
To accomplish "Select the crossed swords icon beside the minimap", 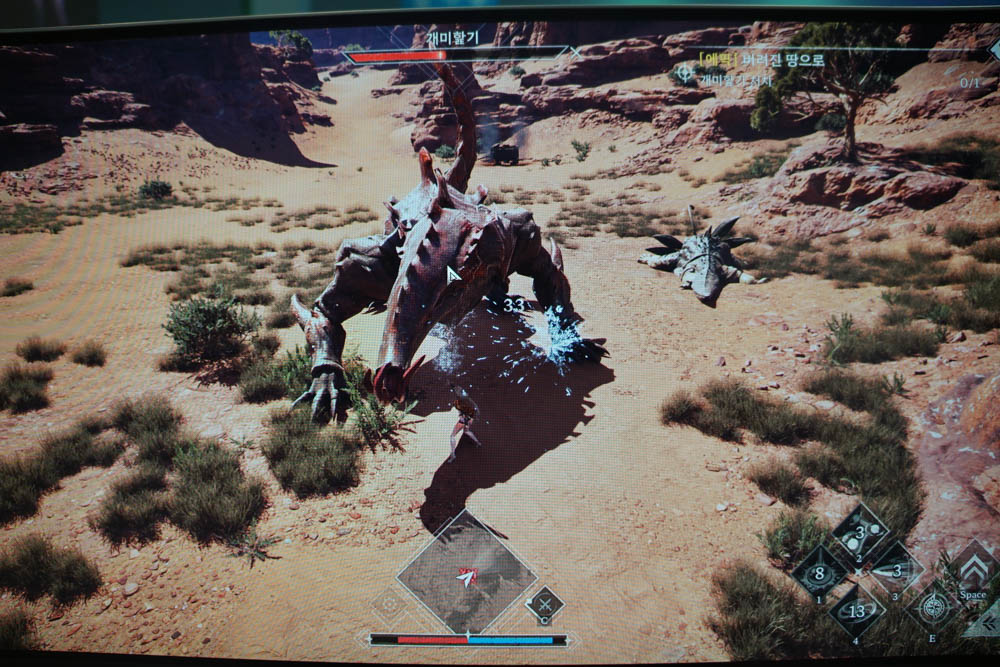I will pyautogui.click(x=545, y=604).
